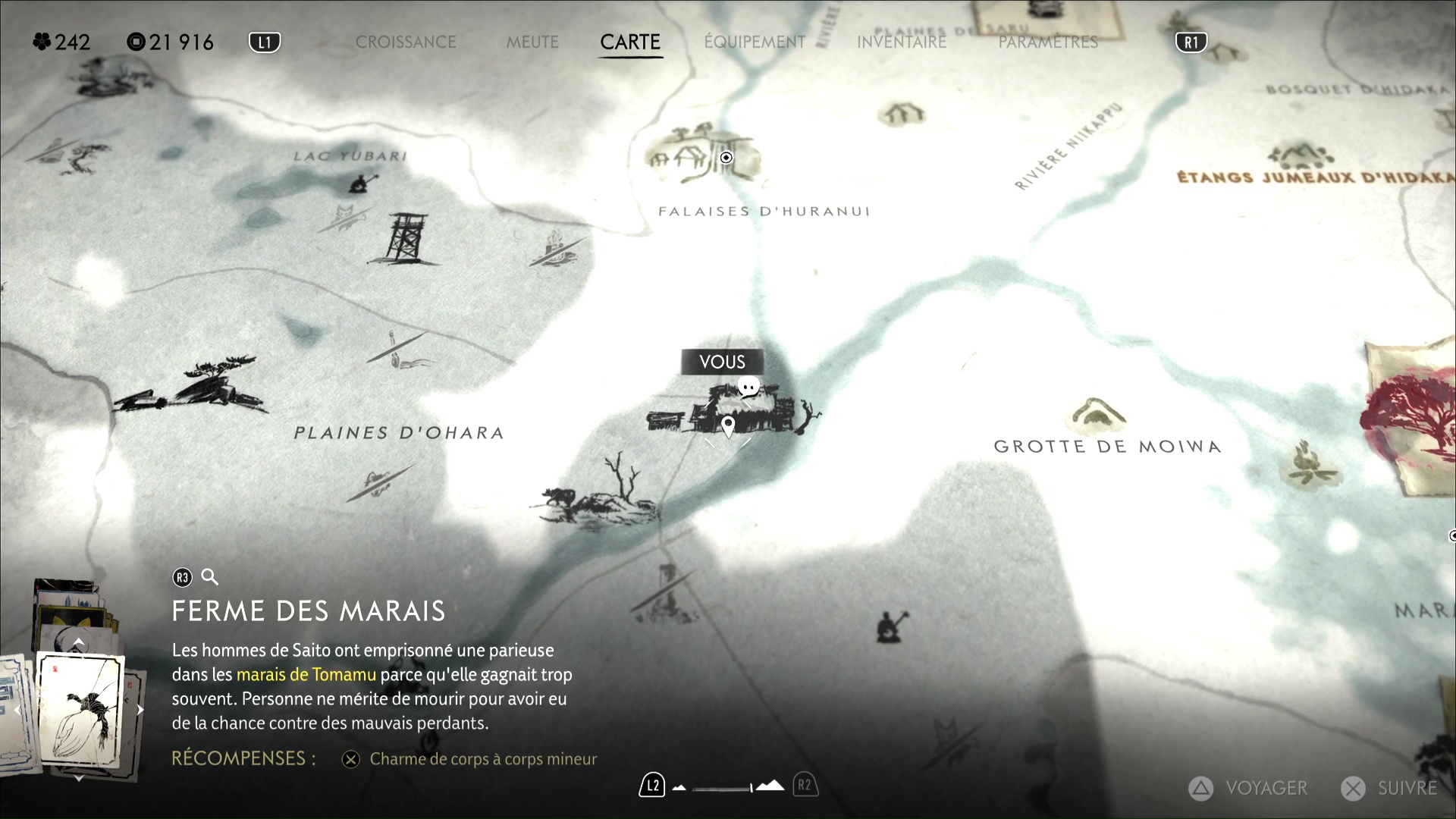This screenshot has width=1456, height=819.
Task: Pick the Ferme des Marais quest card
Action: click(x=80, y=709)
